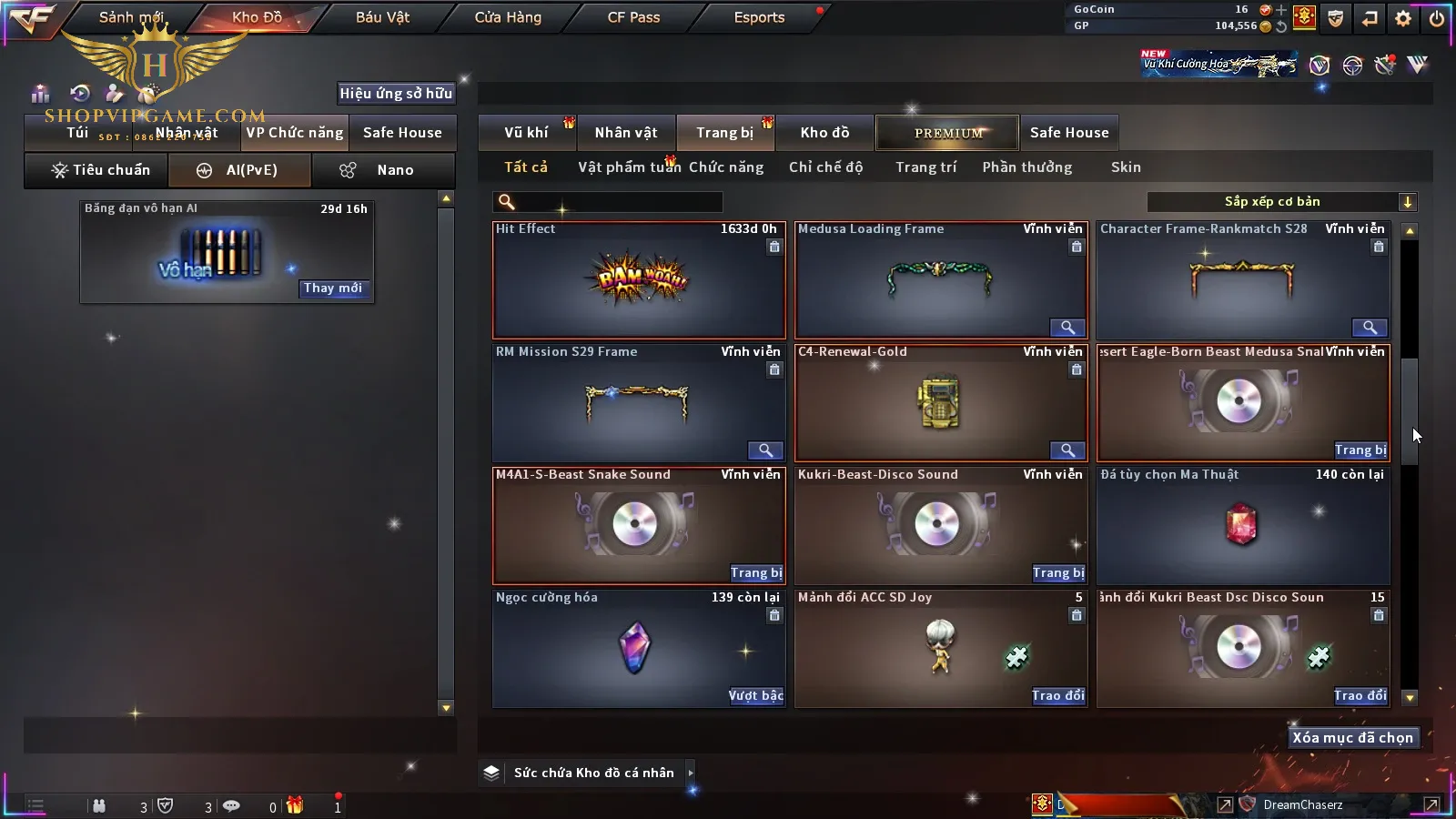The image size is (1456, 819).
Task: Click Trao đổi on Mảnh đổi ACC SD Joy
Action: pyautogui.click(x=1058, y=696)
